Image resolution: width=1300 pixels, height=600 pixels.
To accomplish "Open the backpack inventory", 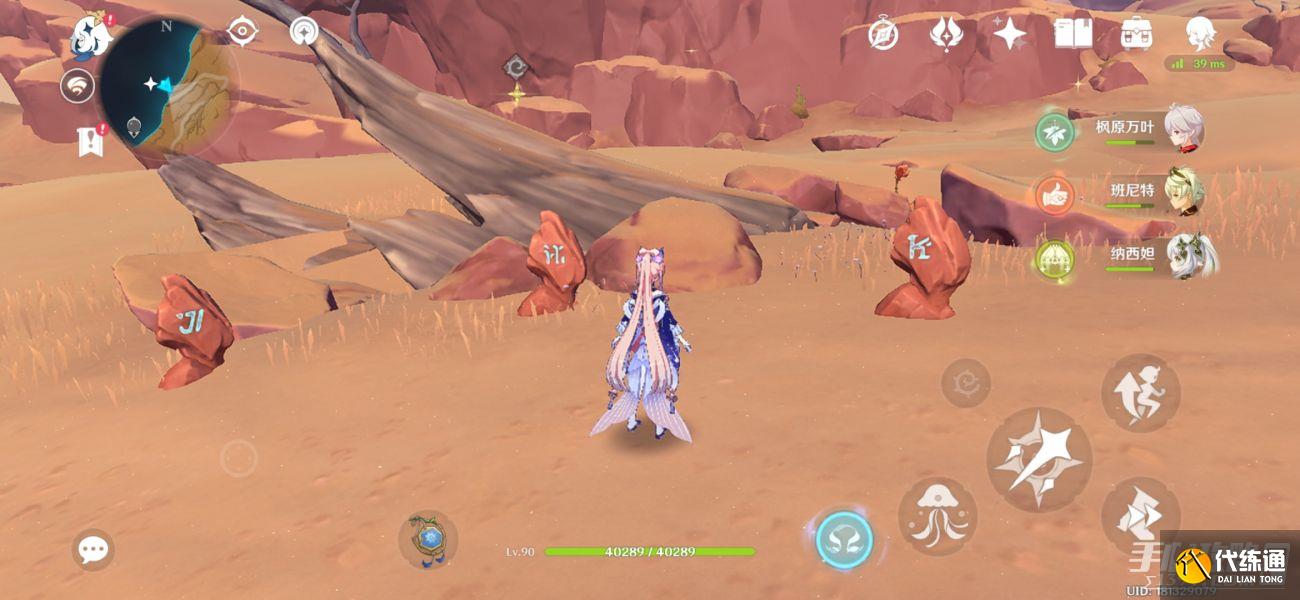I will coord(1136,34).
